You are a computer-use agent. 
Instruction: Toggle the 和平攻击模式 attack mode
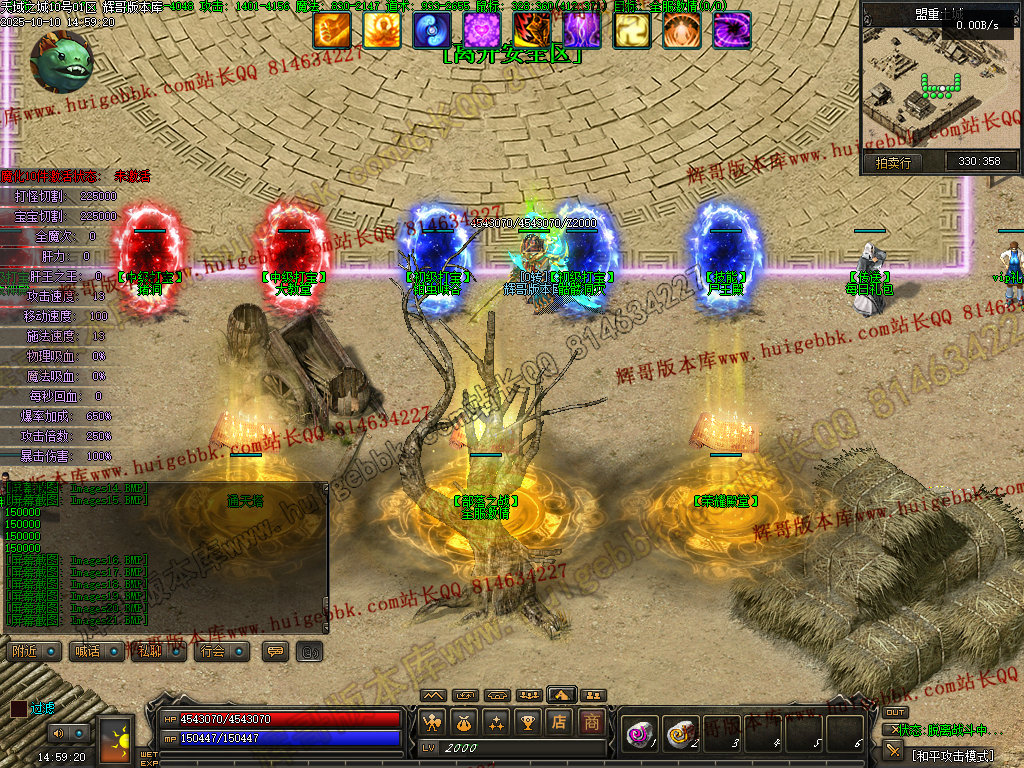(950, 755)
